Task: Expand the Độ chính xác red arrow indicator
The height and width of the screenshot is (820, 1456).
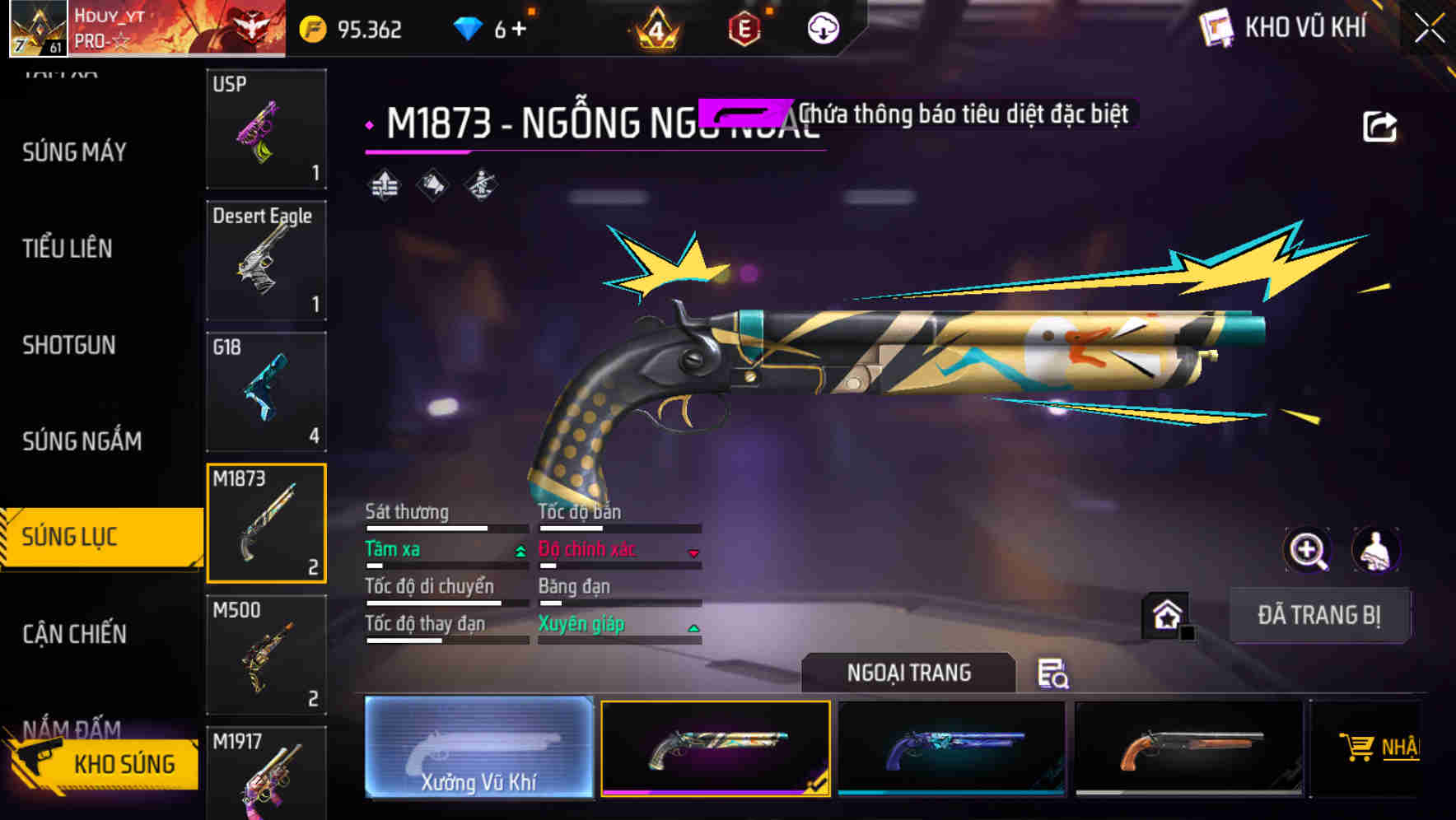Action: pos(693,553)
